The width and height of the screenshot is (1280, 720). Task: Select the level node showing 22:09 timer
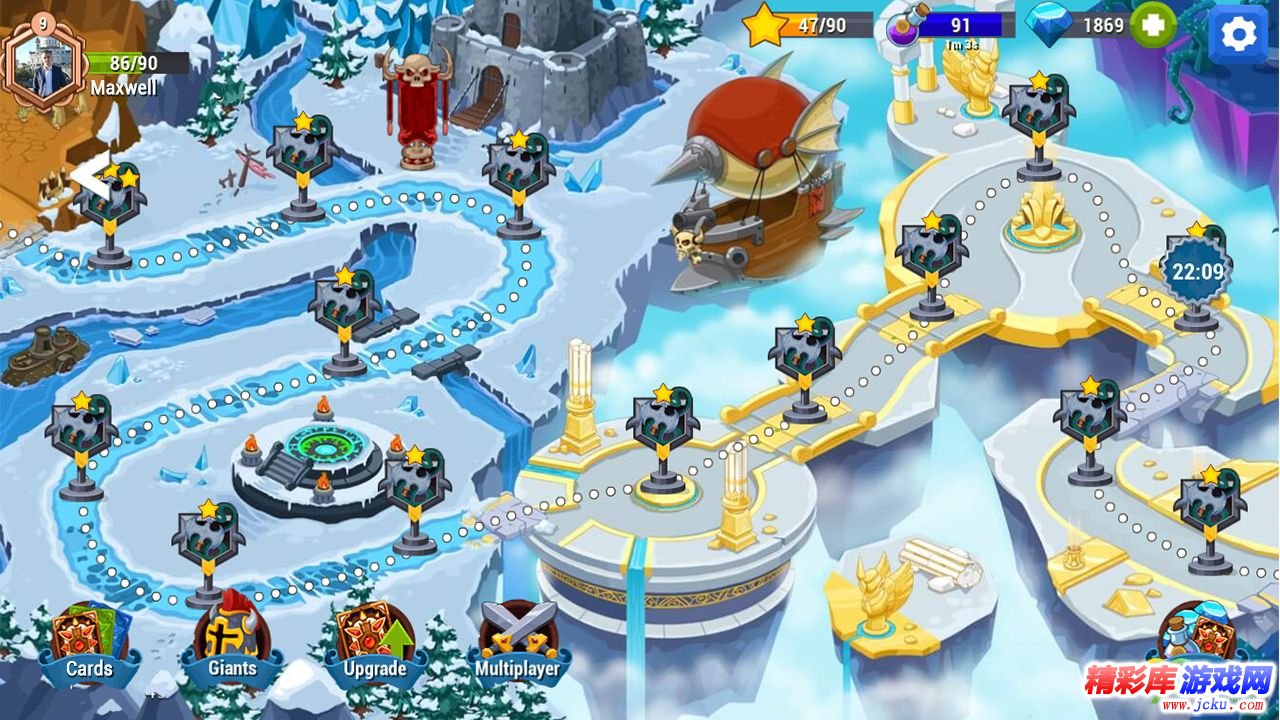pyautogui.click(x=1197, y=272)
